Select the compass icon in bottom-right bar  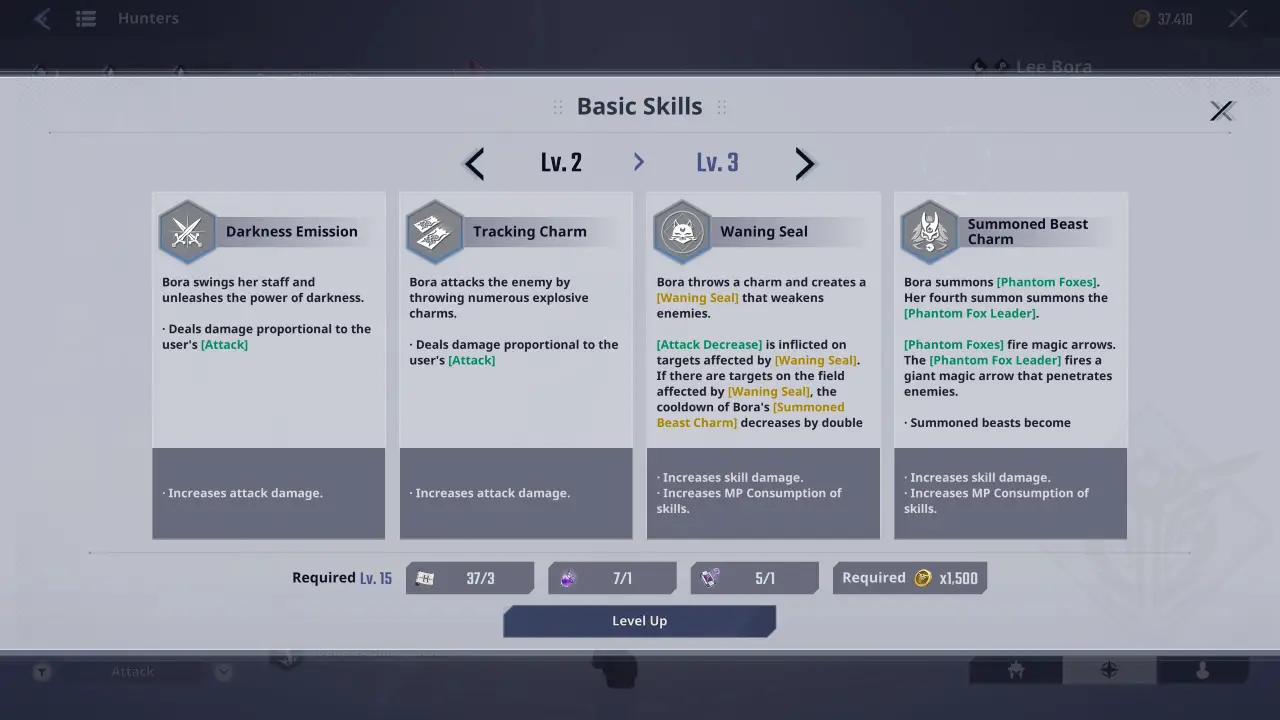(1107, 671)
